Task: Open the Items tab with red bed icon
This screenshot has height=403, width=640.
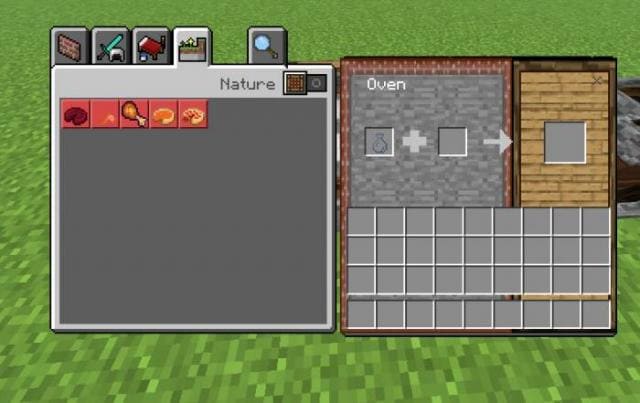Action: pos(150,47)
